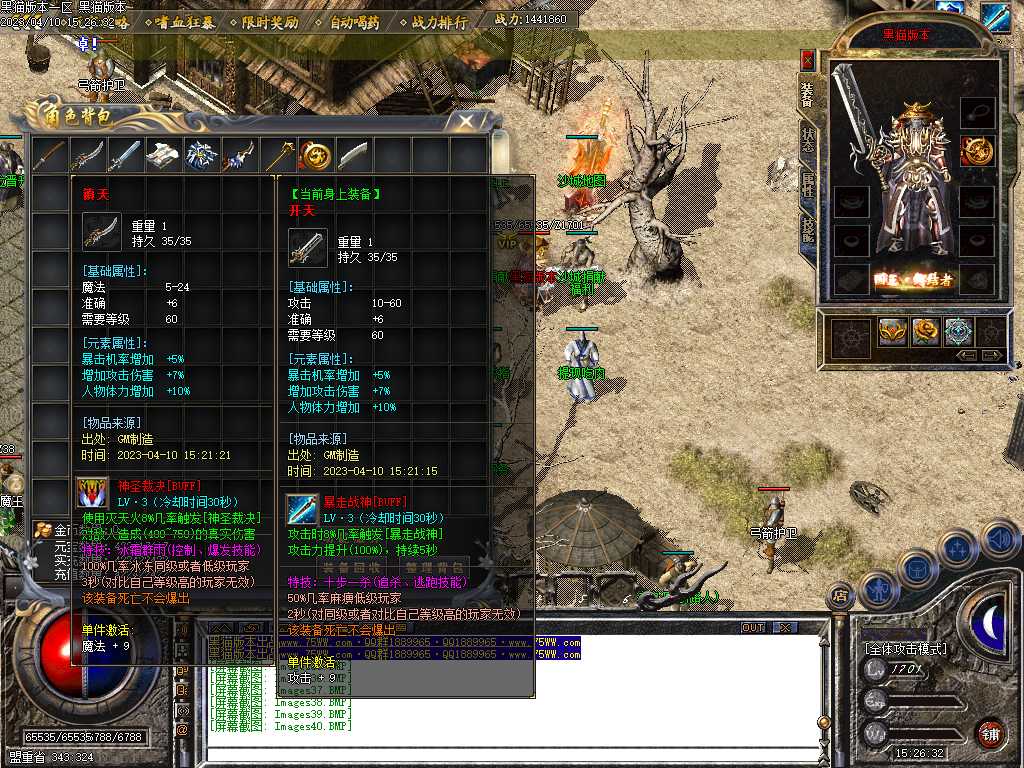Screen dimensions: 1024x768
Task: Toggle the 自动喝药 auto-potion option
Action: click(355, 21)
